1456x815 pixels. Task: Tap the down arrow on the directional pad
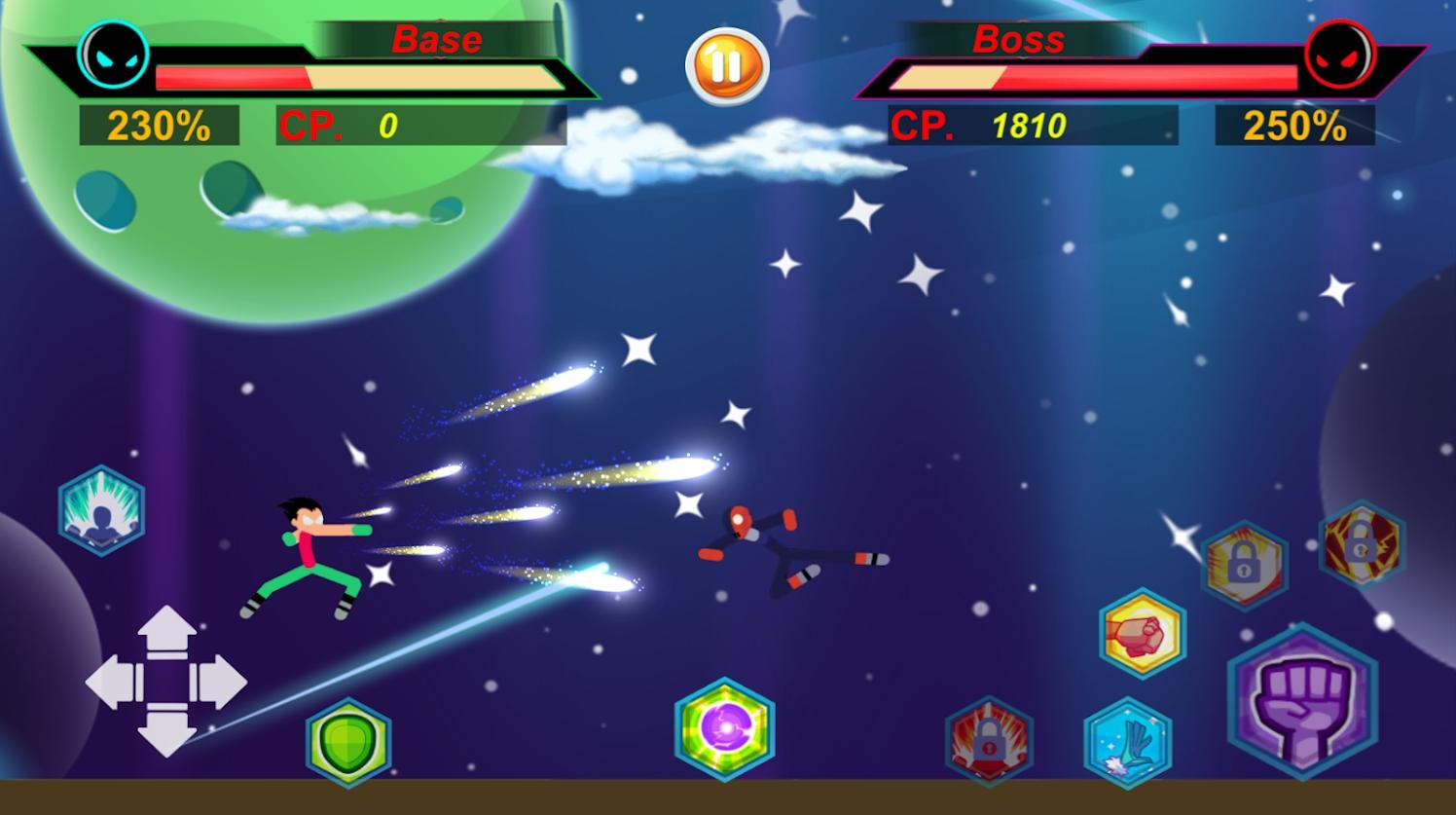(x=166, y=731)
